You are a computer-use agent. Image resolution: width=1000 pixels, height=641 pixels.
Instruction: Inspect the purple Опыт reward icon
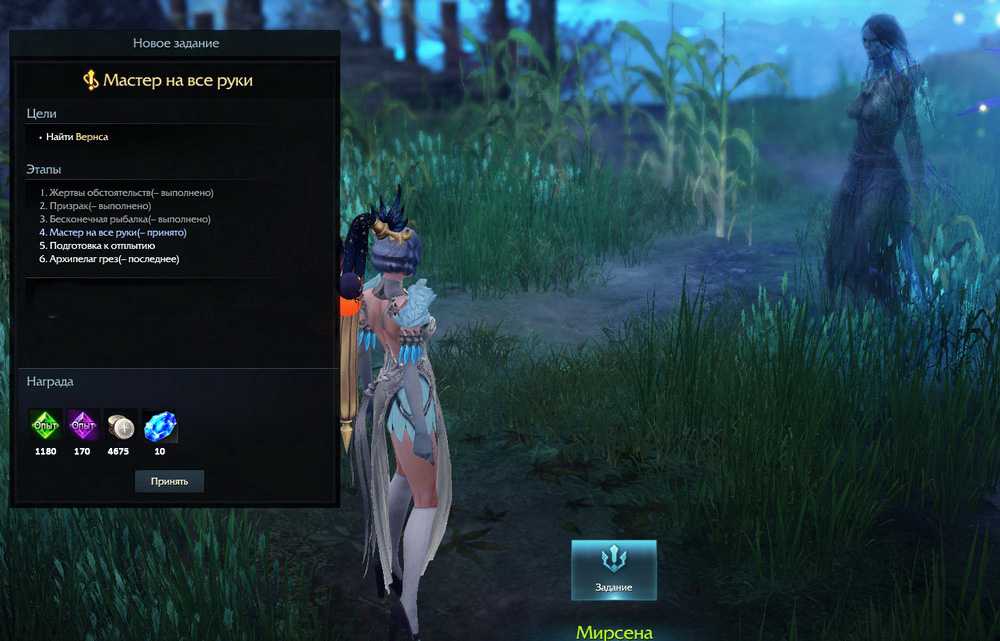point(83,426)
